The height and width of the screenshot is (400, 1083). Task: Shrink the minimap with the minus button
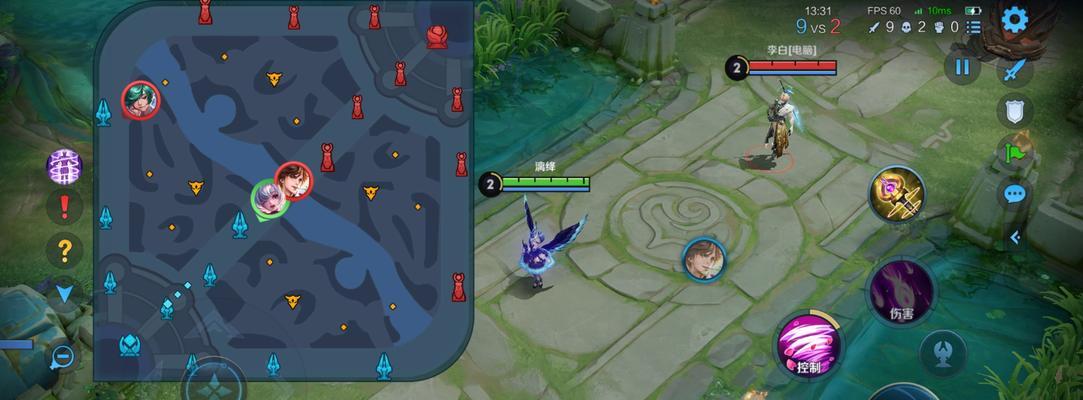(x=62, y=355)
